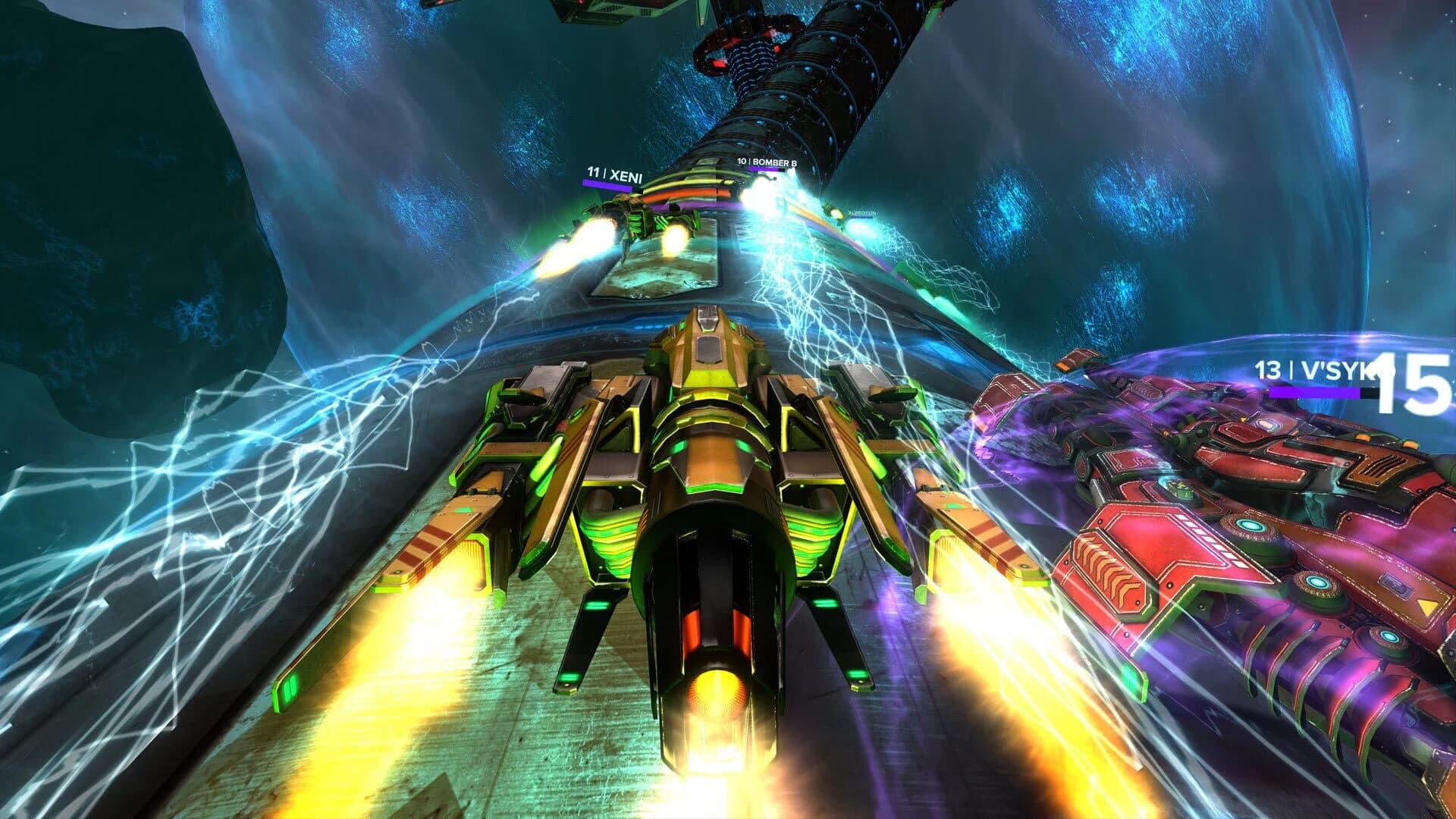The height and width of the screenshot is (819, 1456).
Task: Click the red rival ship on the right
Action: coord(1251,569)
